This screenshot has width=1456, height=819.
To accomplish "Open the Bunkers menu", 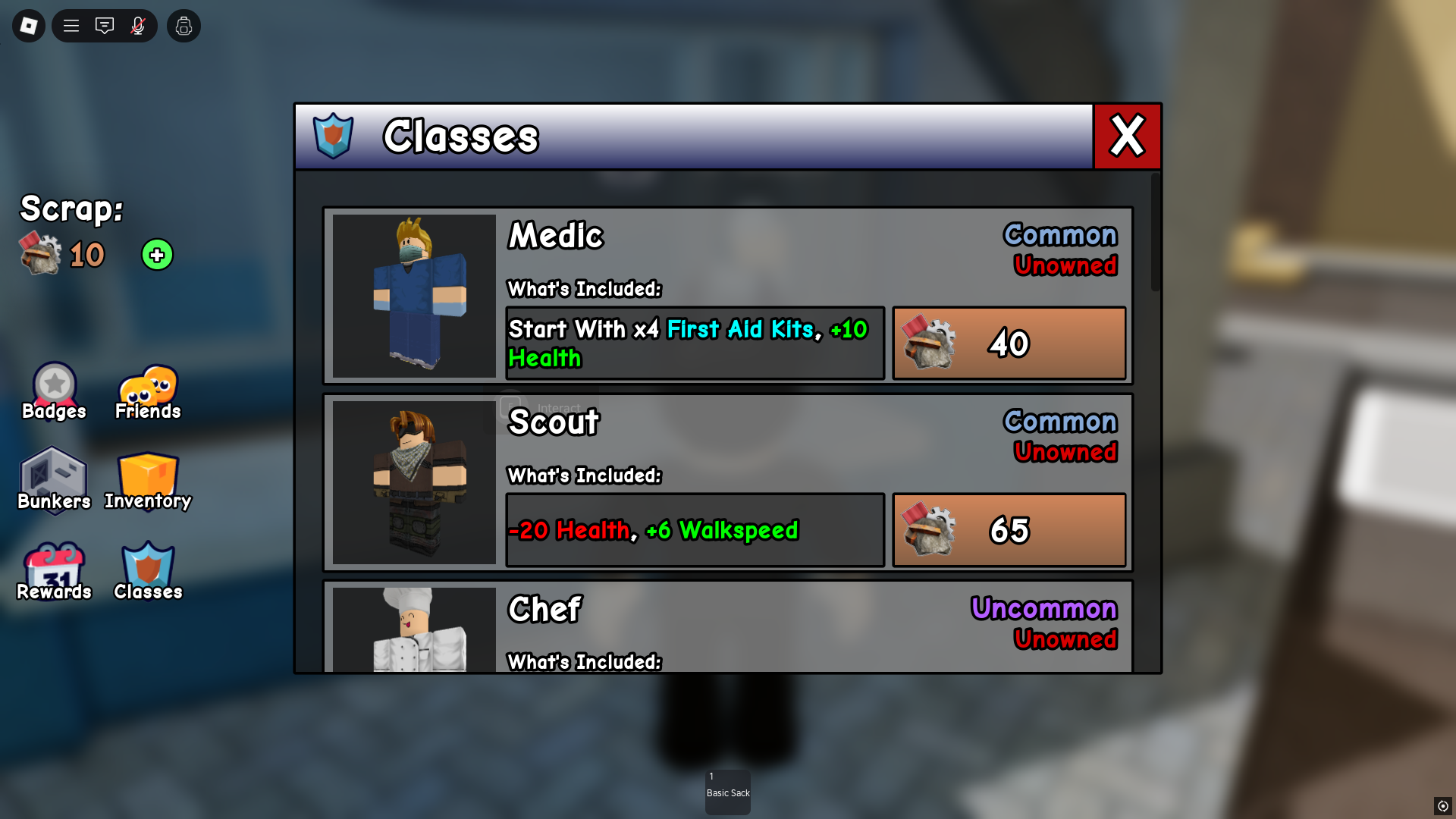I will [53, 478].
